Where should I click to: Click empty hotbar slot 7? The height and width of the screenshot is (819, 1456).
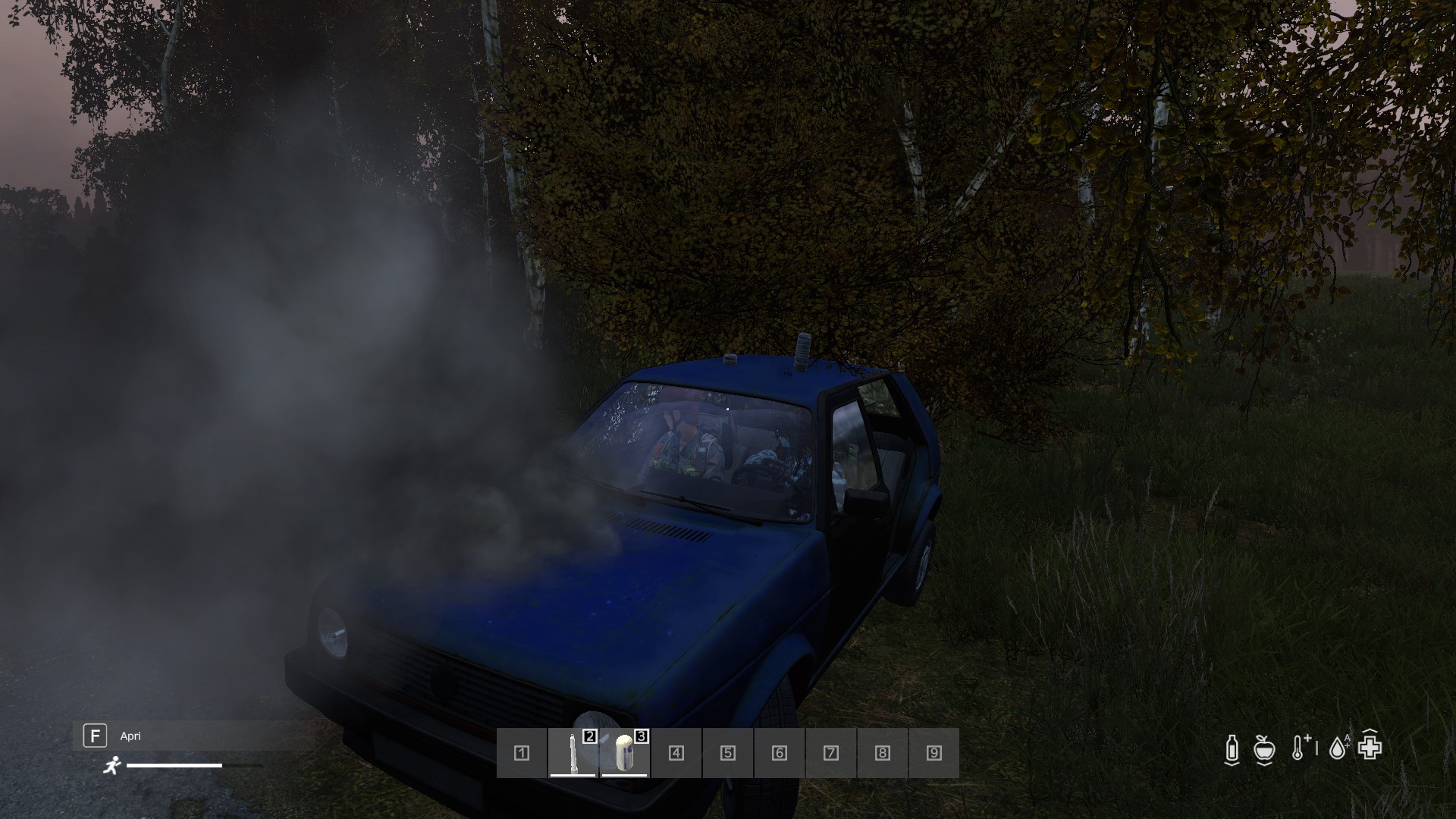point(831,753)
